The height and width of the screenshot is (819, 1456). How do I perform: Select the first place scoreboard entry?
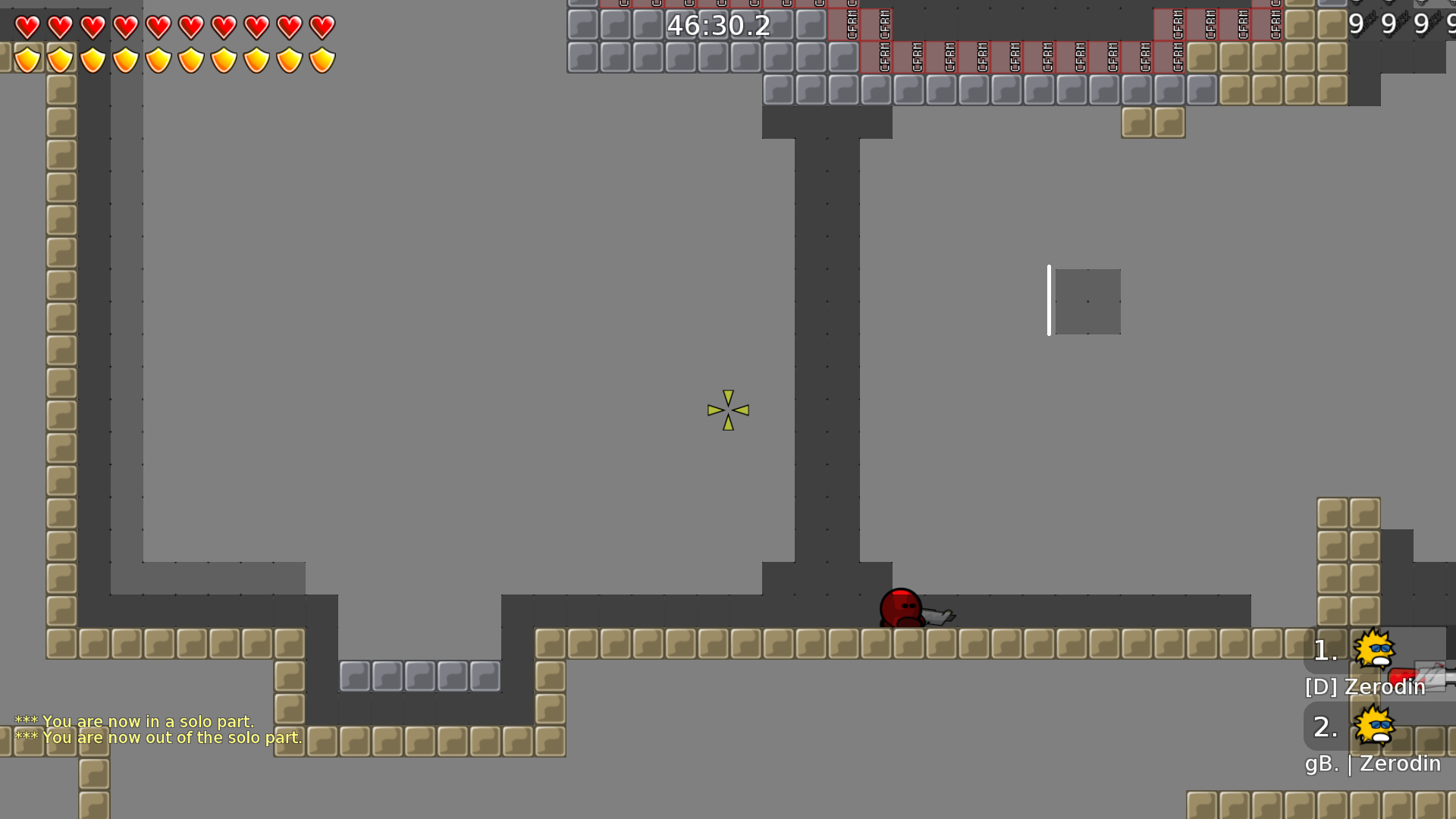pos(1326,651)
